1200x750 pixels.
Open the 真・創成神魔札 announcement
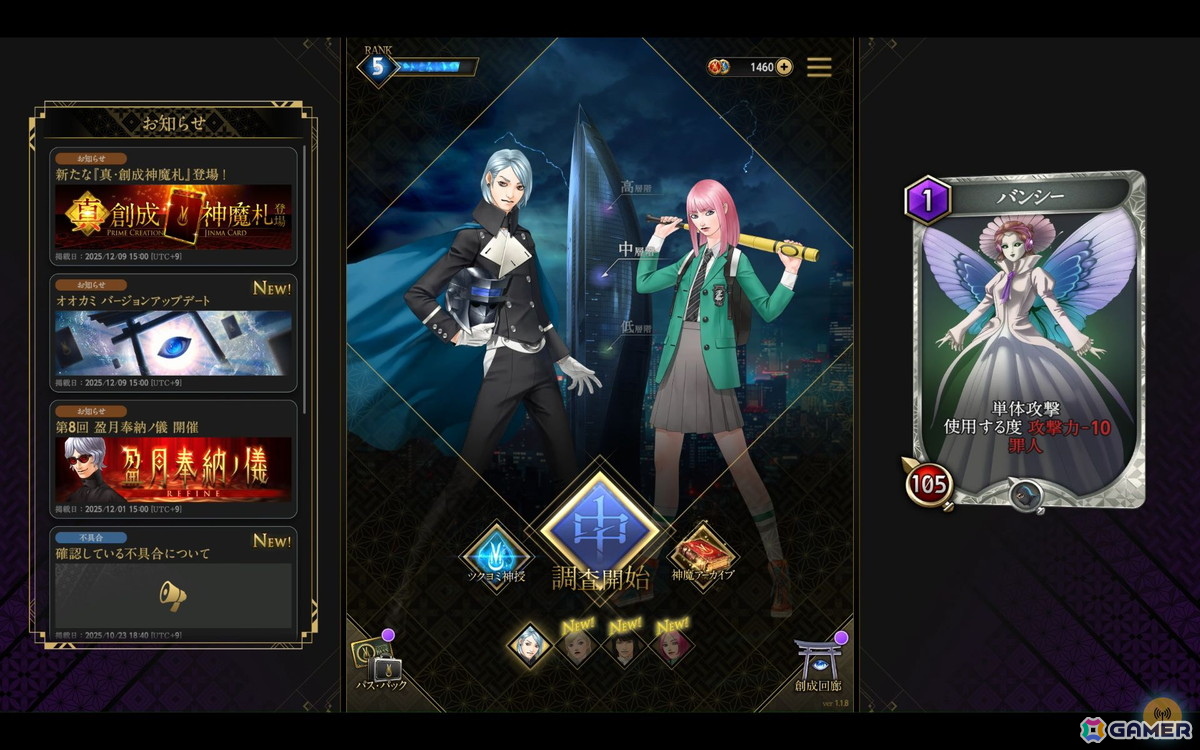(x=174, y=207)
